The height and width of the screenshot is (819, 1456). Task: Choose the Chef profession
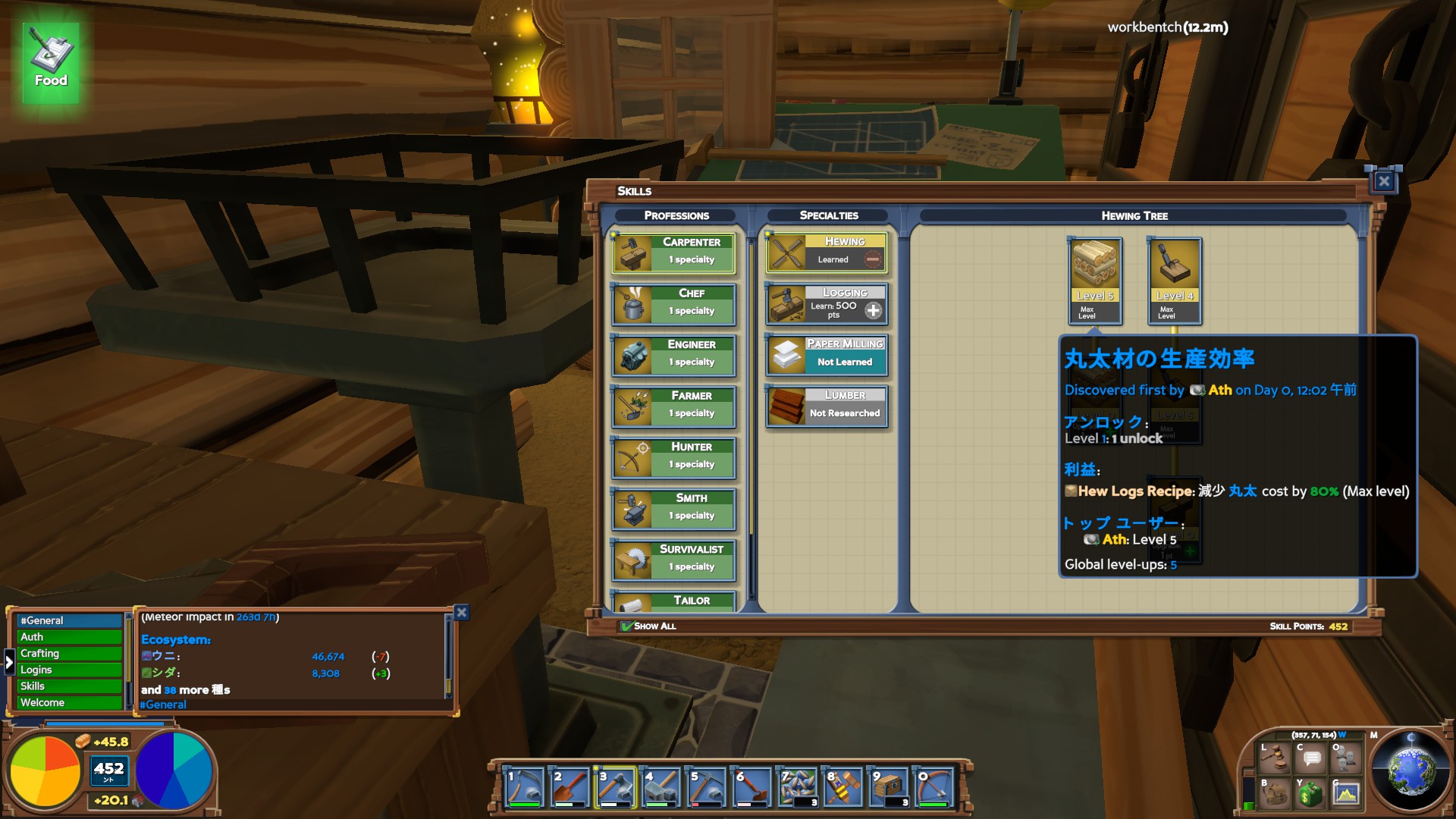[x=673, y=303]
